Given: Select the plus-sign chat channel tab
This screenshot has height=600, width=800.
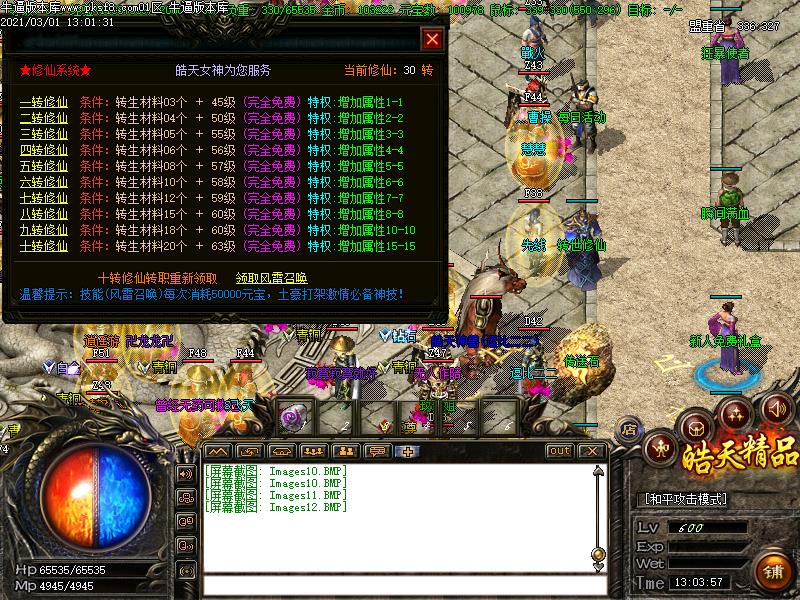Looking at the screenshot, I should [x=408, y=451].
